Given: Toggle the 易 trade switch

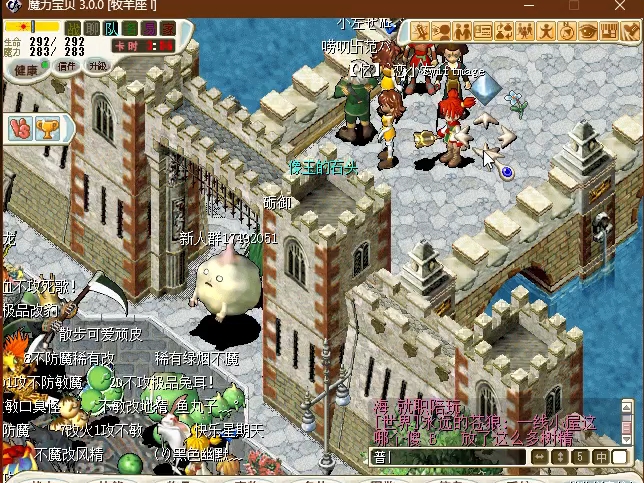Looking at the screenshot, I should [149, 28].
